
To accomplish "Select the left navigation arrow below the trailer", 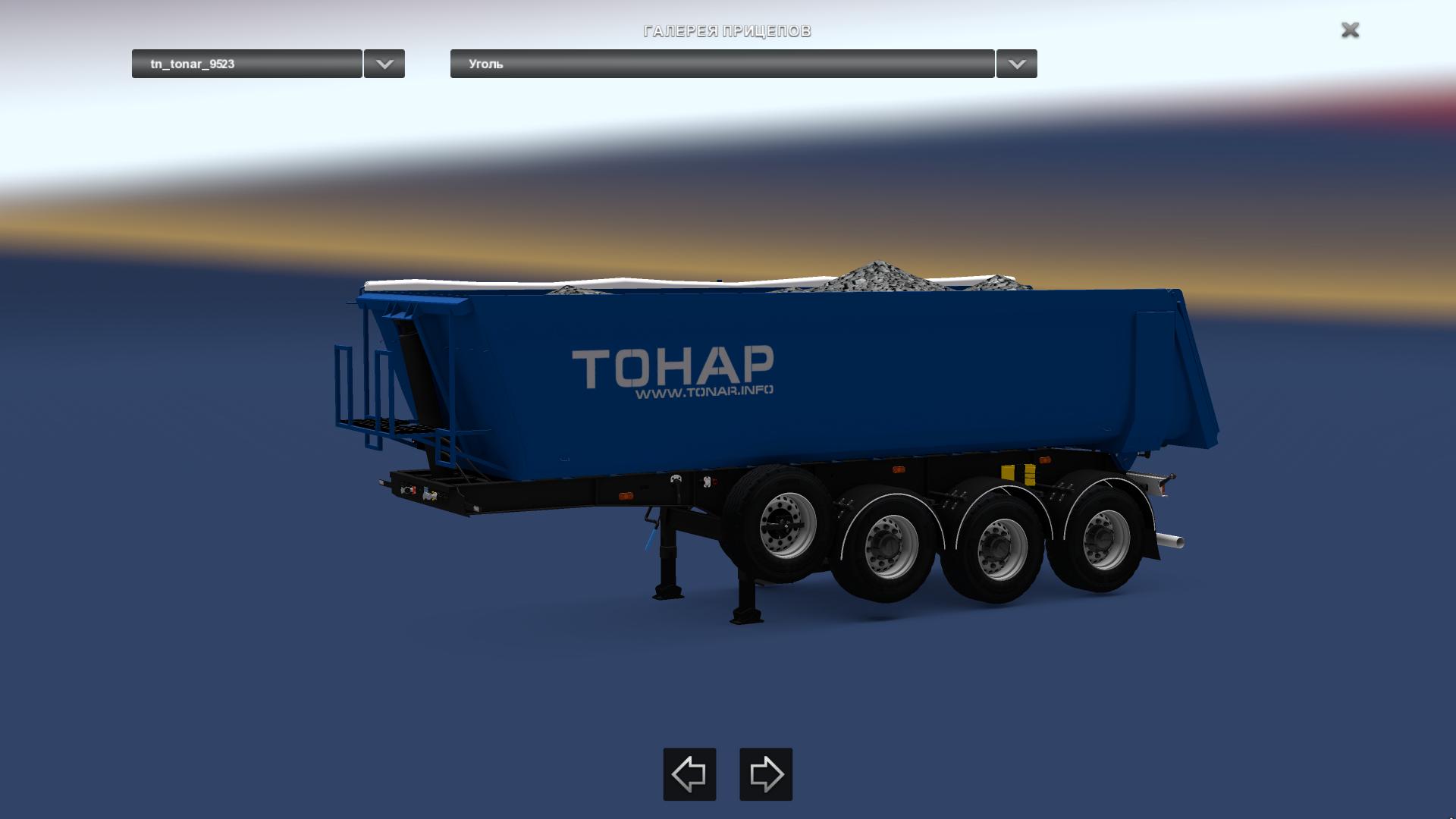I will [x=689, y=774].
